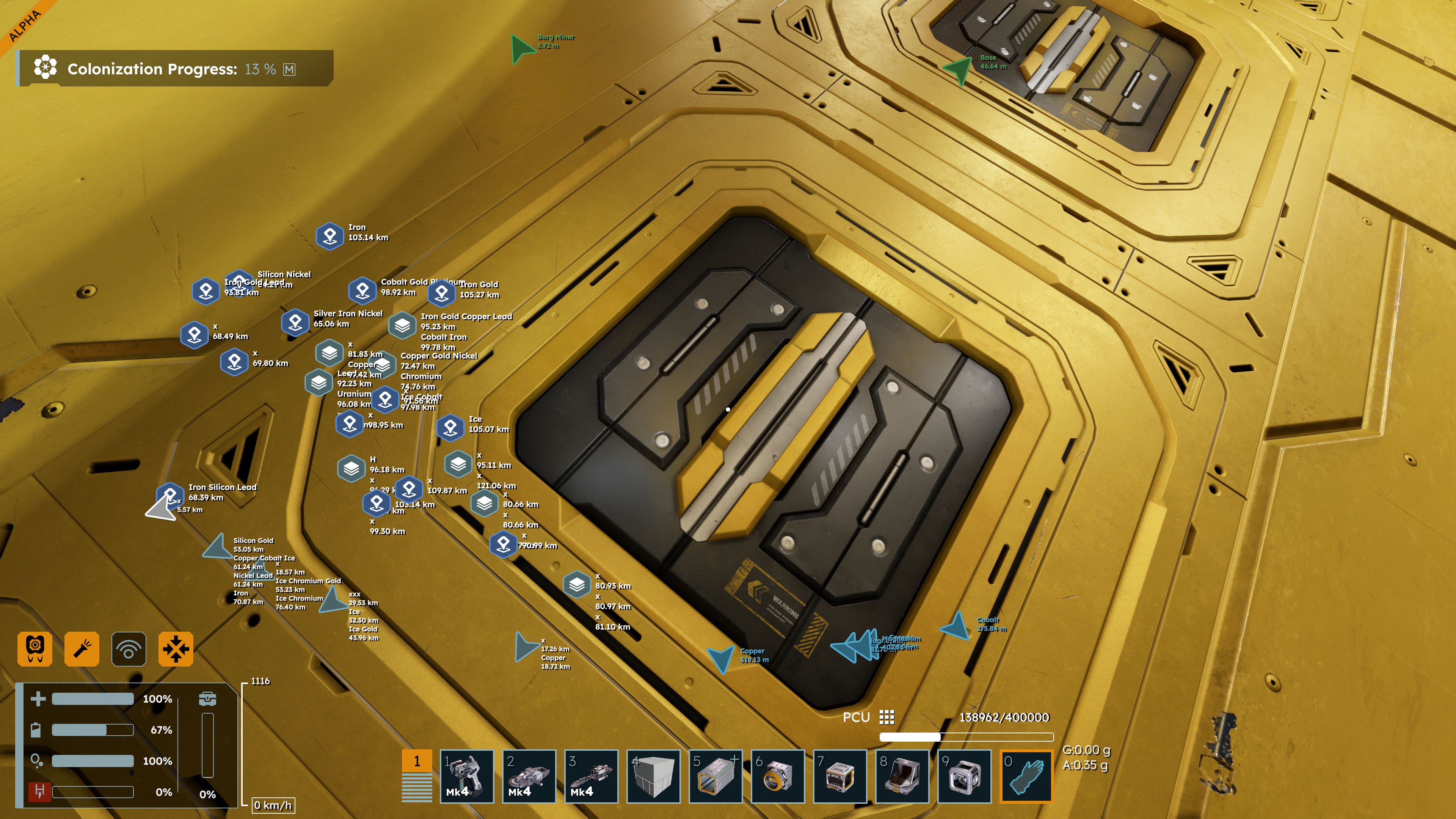Click the Iron 103.14 km marker icon
This screenshot has height=819, width=1456.
[330, 236]
